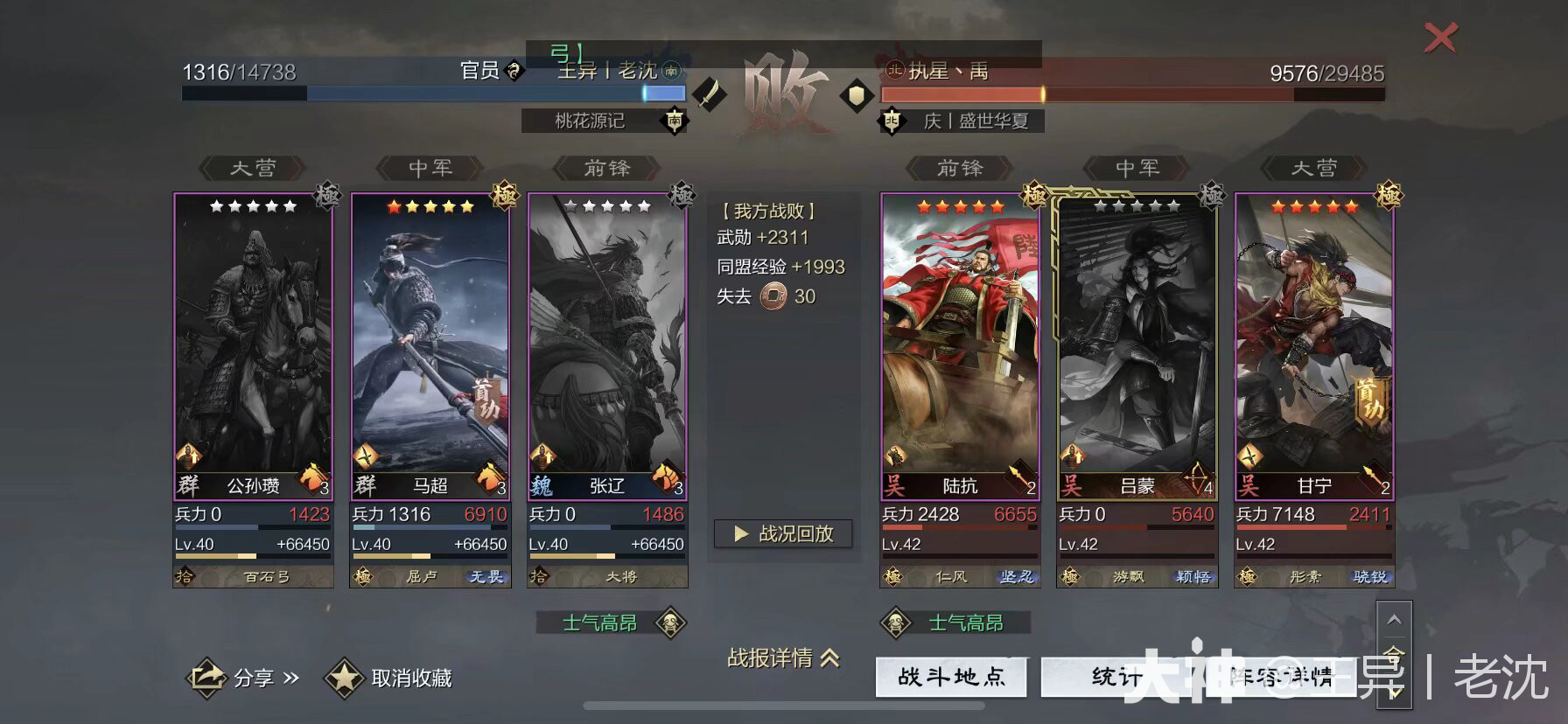This screenshot has width=1568, height=724.
Task: Click the blue health bar showing 1316/14738
Action: pos(420,92)
